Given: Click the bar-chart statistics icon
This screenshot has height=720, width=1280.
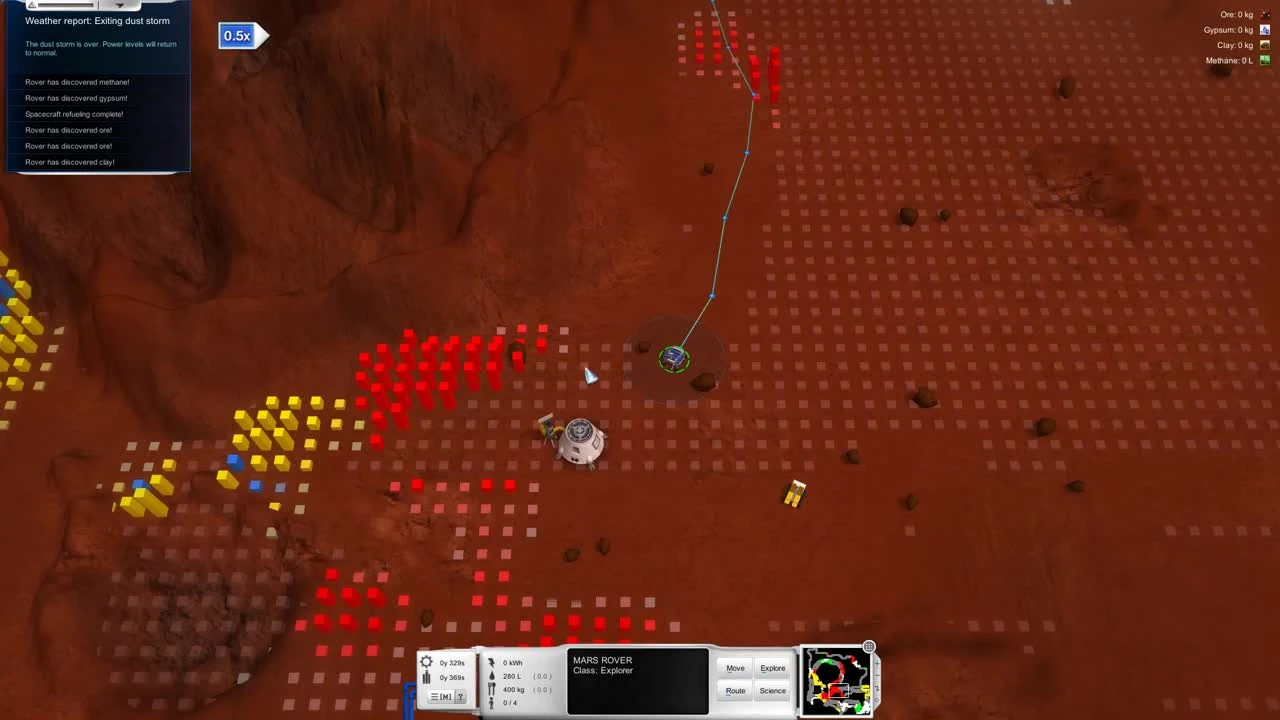Looking at the screenshot, I should click(426, 676).
